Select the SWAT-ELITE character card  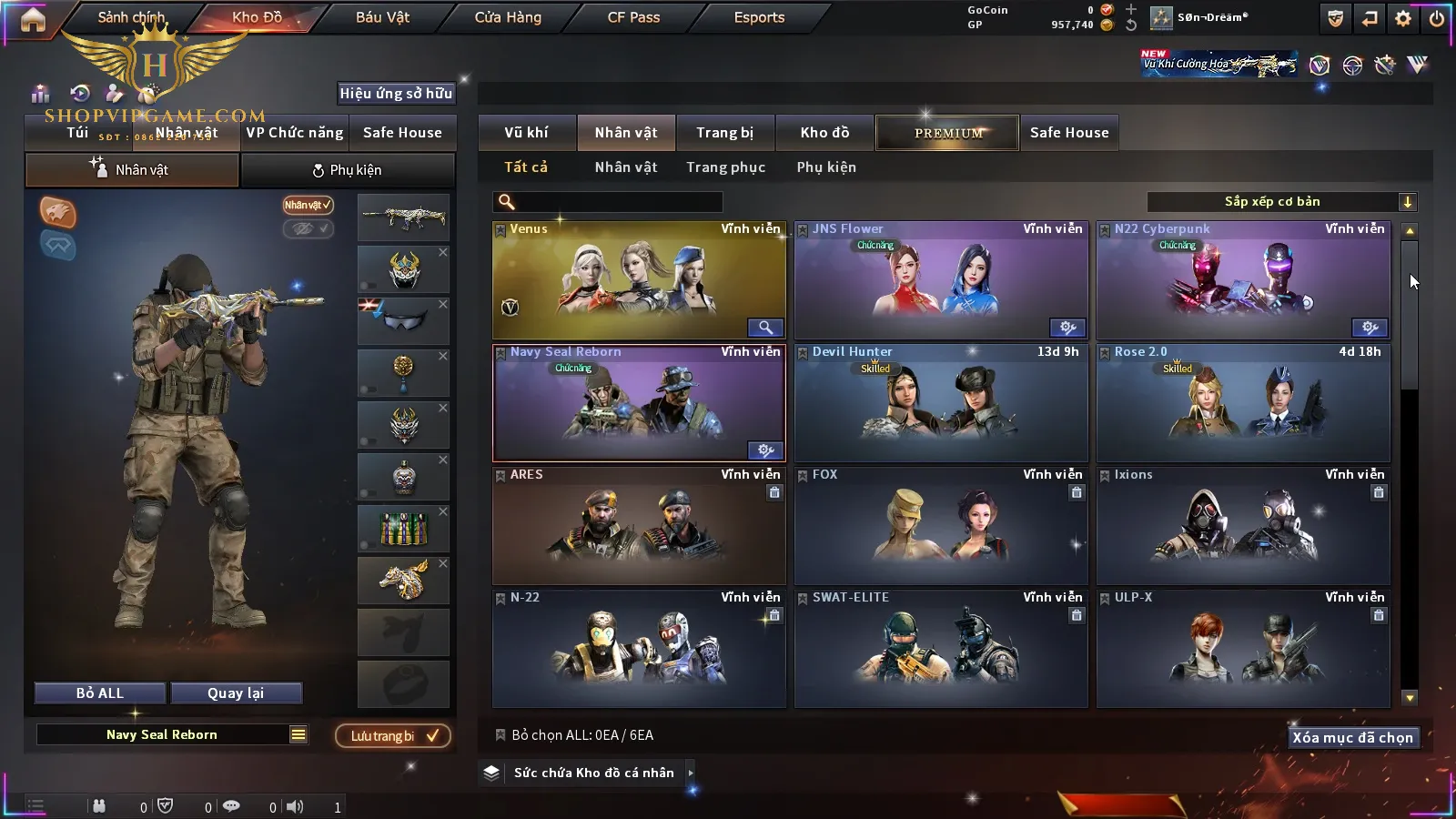(941, 649)
